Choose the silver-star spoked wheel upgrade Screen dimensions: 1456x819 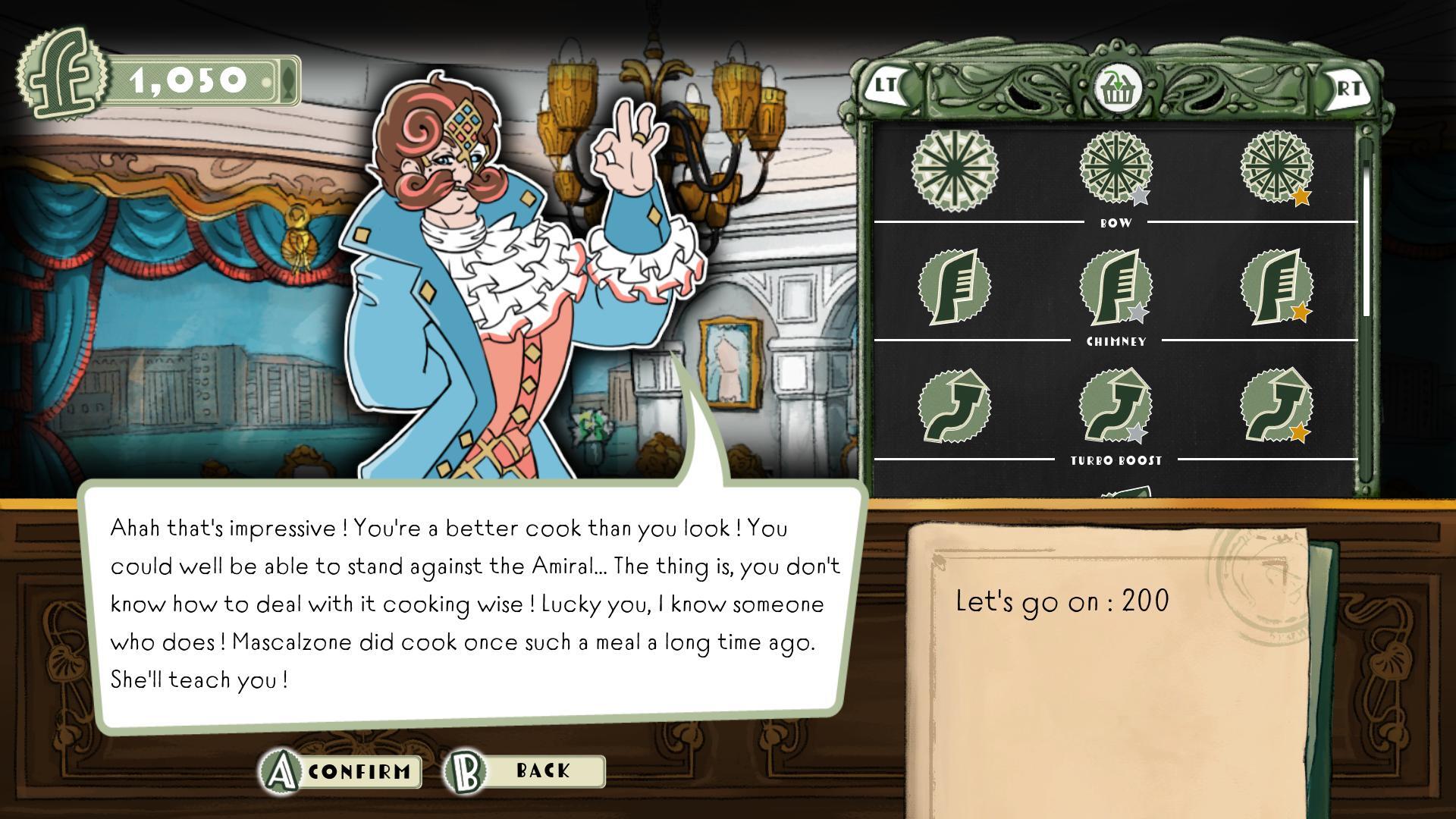tap(1116, 167)
